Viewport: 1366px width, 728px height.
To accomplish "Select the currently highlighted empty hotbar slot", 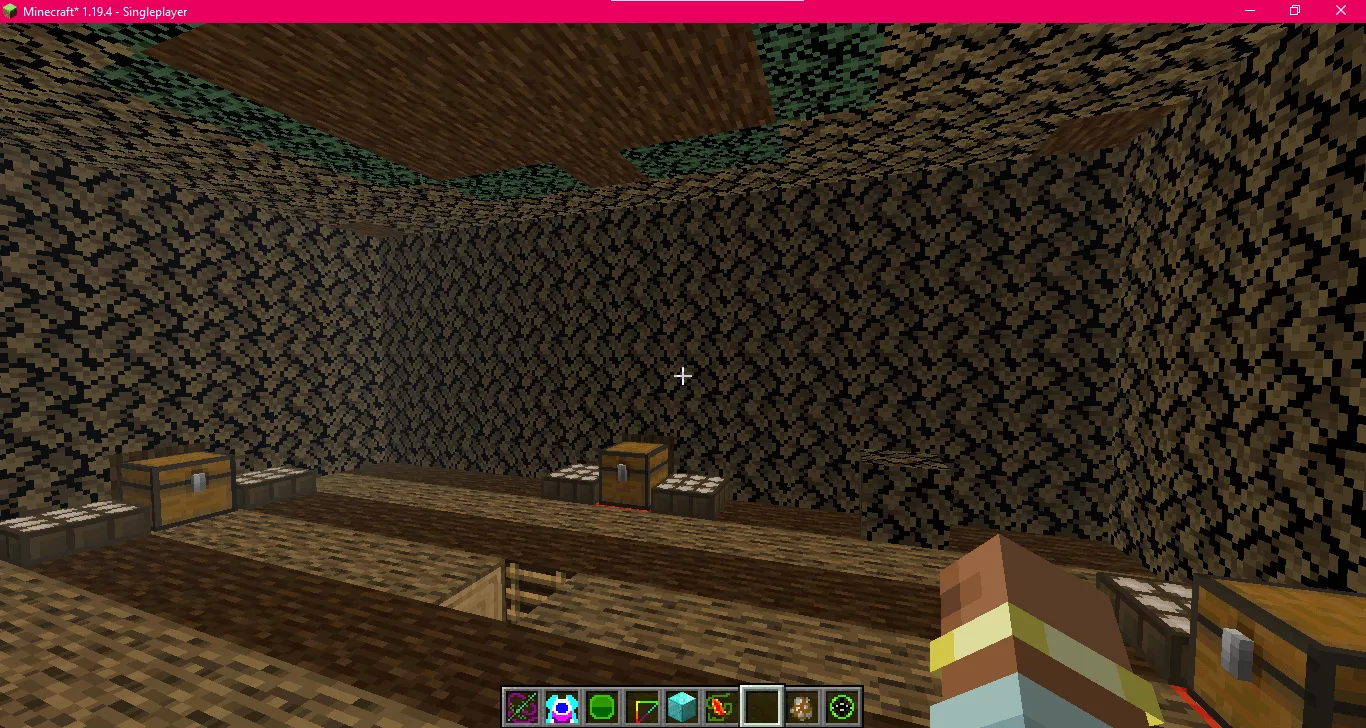I will click(761, 706).
